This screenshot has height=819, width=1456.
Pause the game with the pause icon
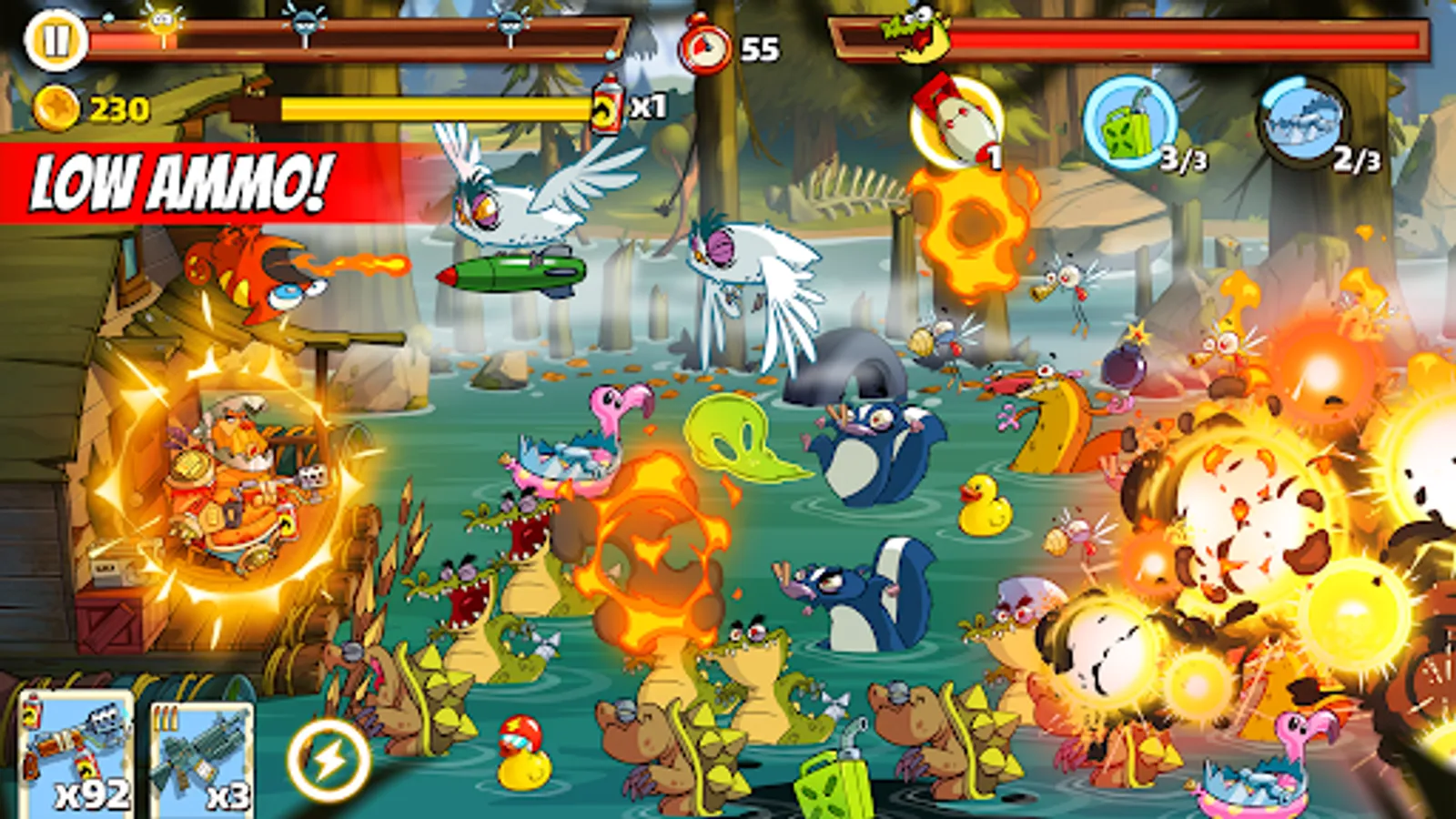pos(56,40)
